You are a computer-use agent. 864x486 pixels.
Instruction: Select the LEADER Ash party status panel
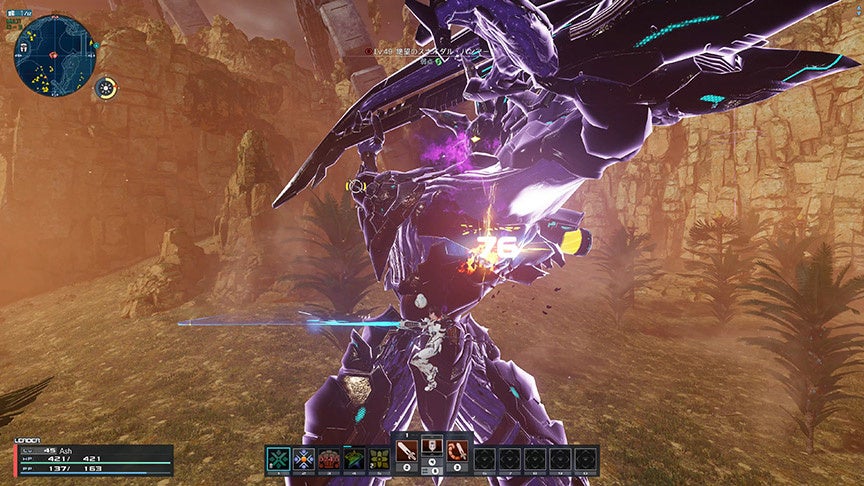click(92, 459)
